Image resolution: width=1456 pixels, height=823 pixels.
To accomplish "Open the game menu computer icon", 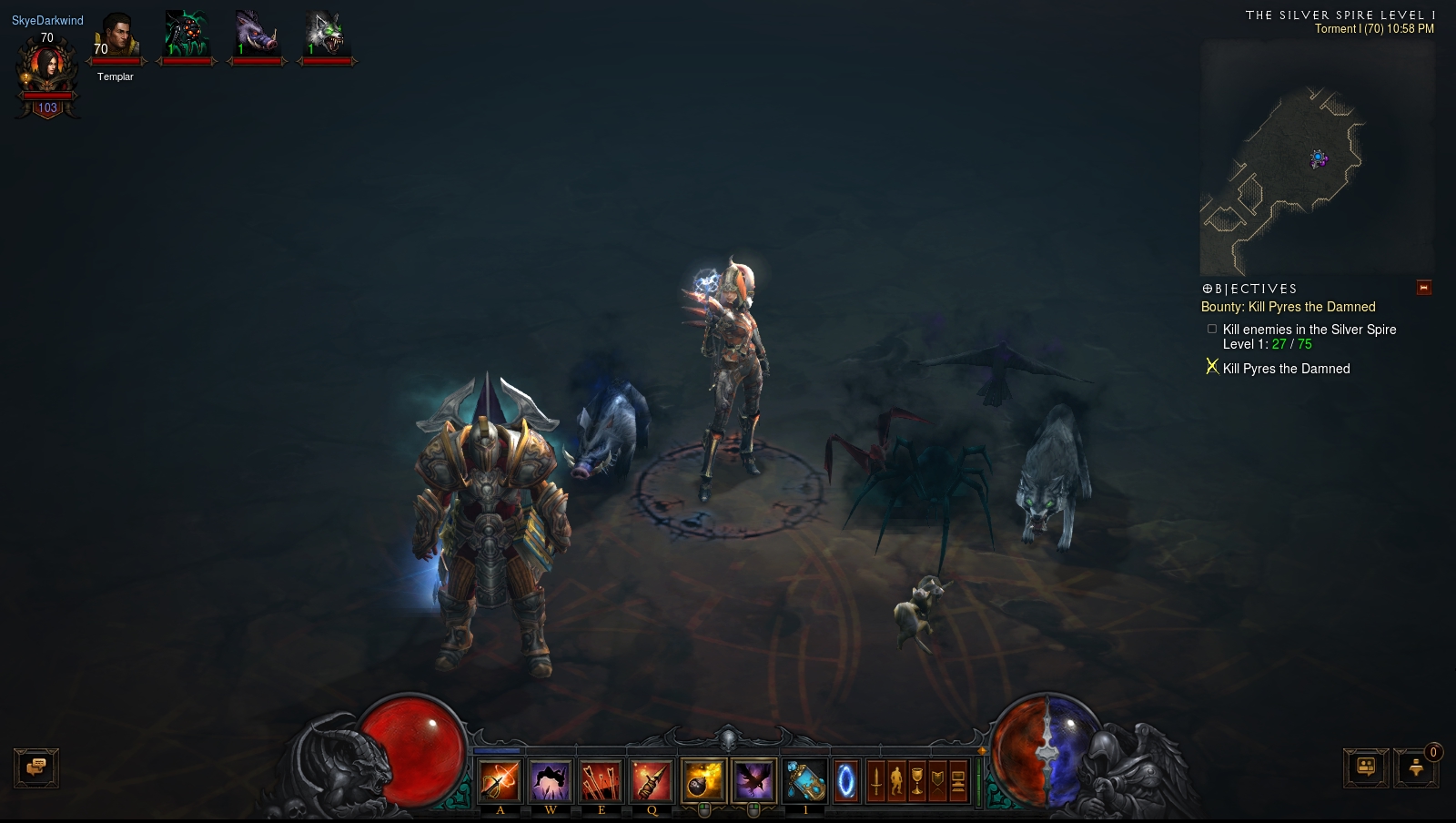I will click(x=957, y=781).
